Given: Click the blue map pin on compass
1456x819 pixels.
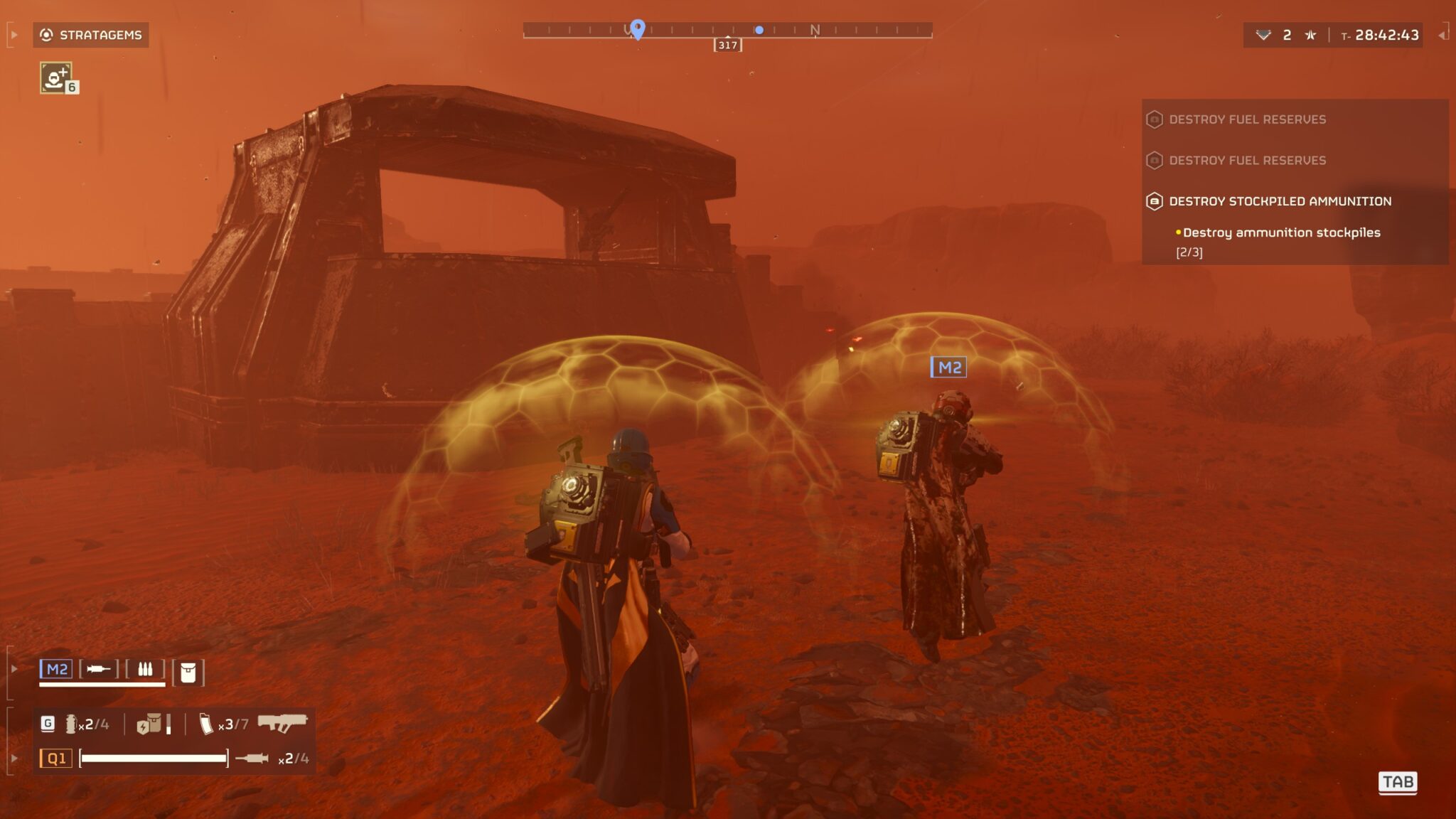Looking at the screenshot, I should [638, 28].
